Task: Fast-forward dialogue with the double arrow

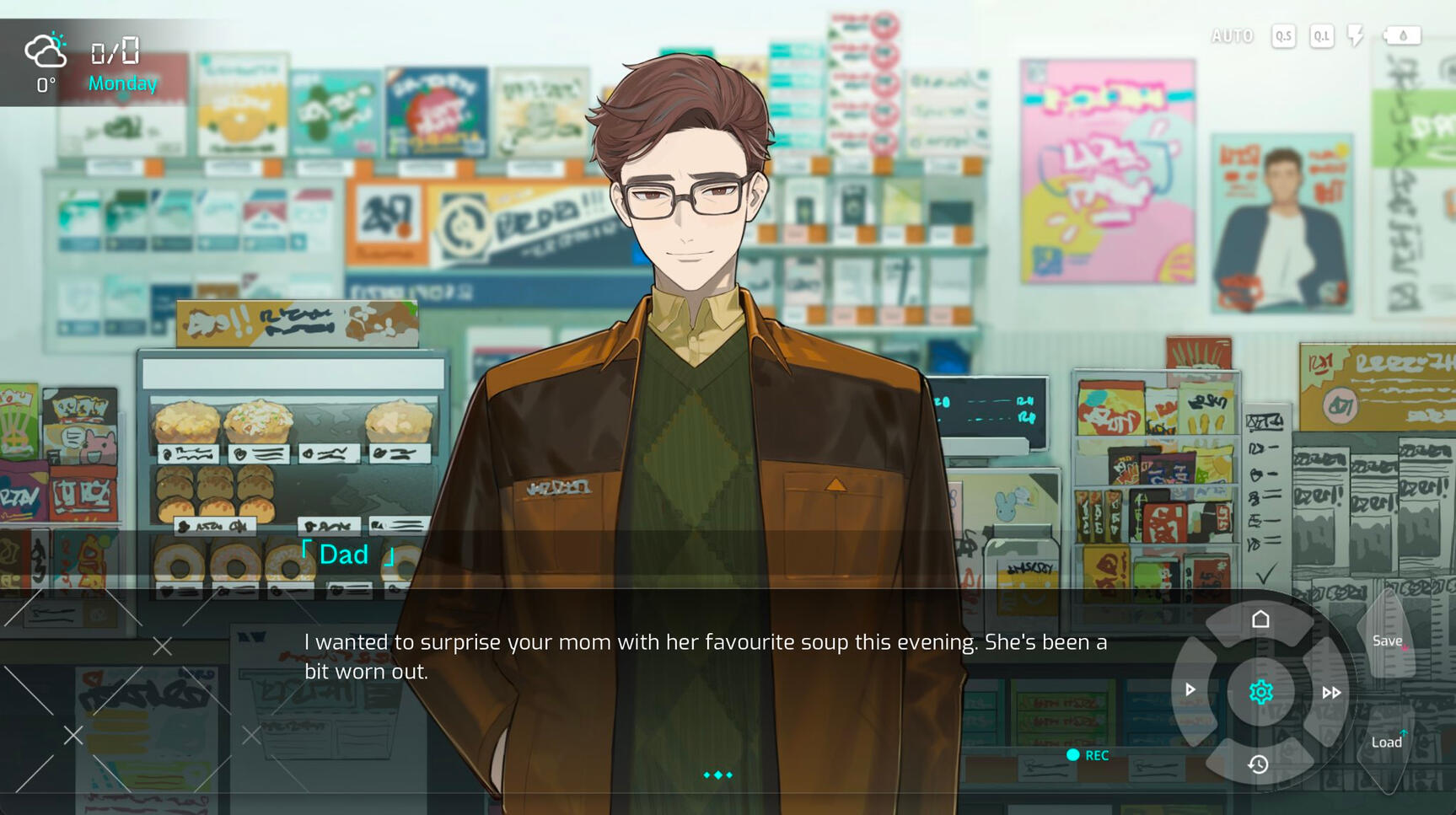Action: 1331,693
